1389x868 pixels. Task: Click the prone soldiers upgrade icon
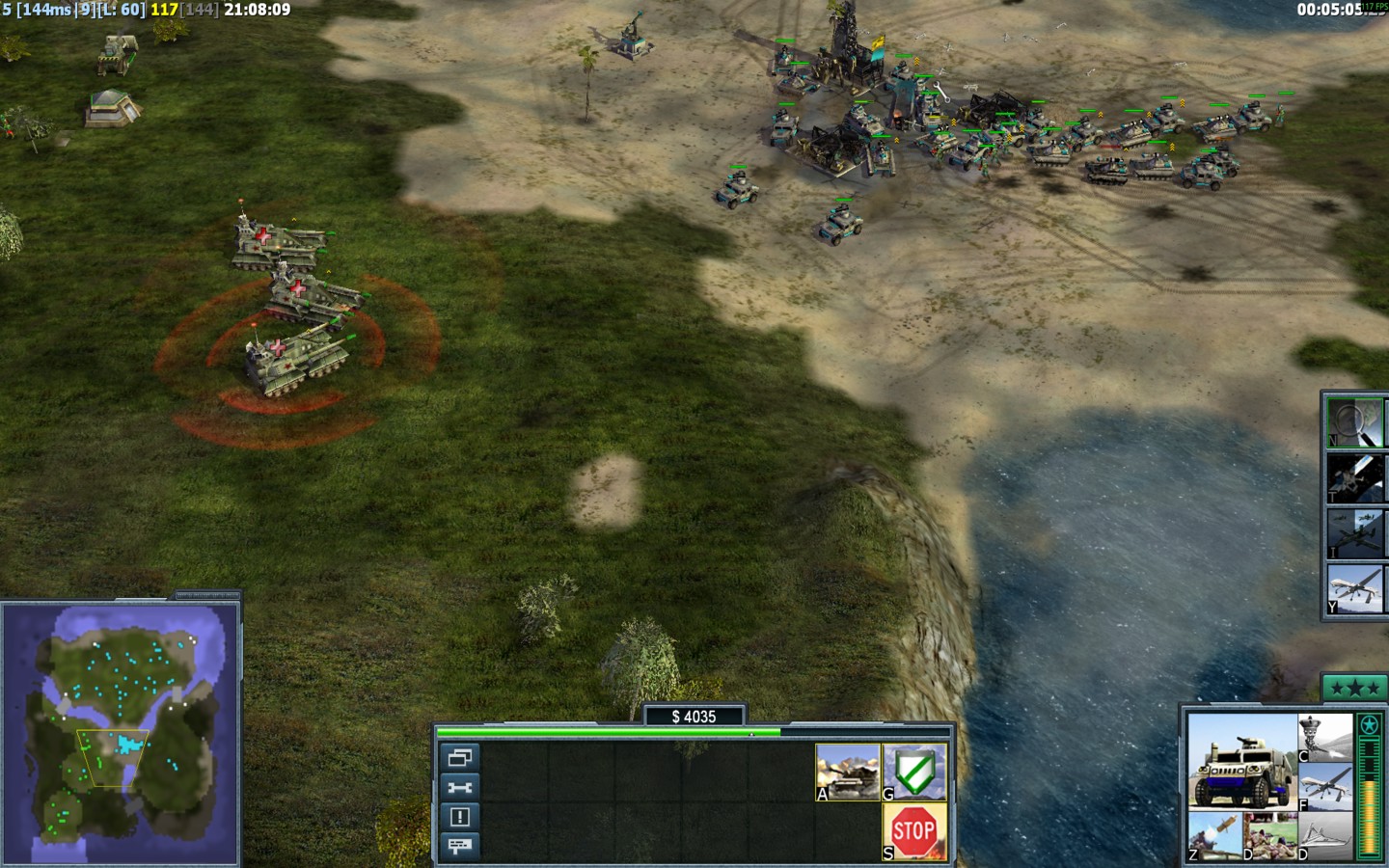click(1269, 835)
